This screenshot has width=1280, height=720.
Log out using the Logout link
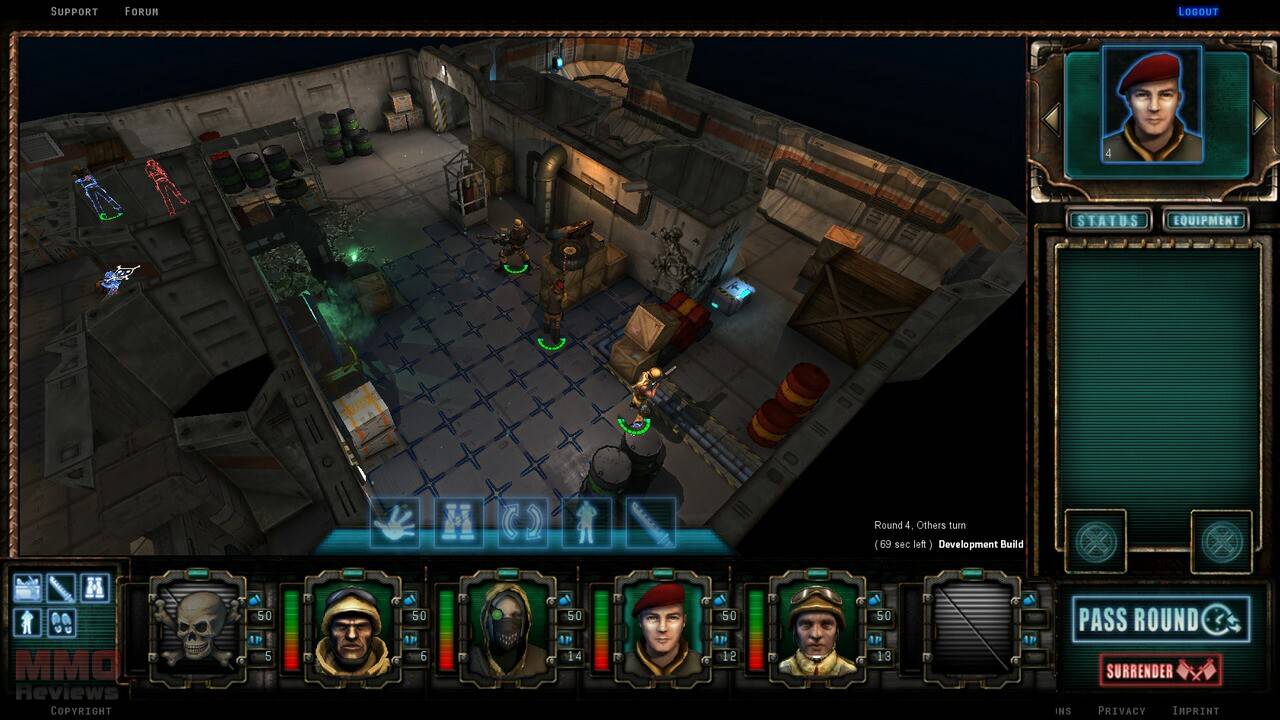pyautogui.click(x=1198, y=12)
